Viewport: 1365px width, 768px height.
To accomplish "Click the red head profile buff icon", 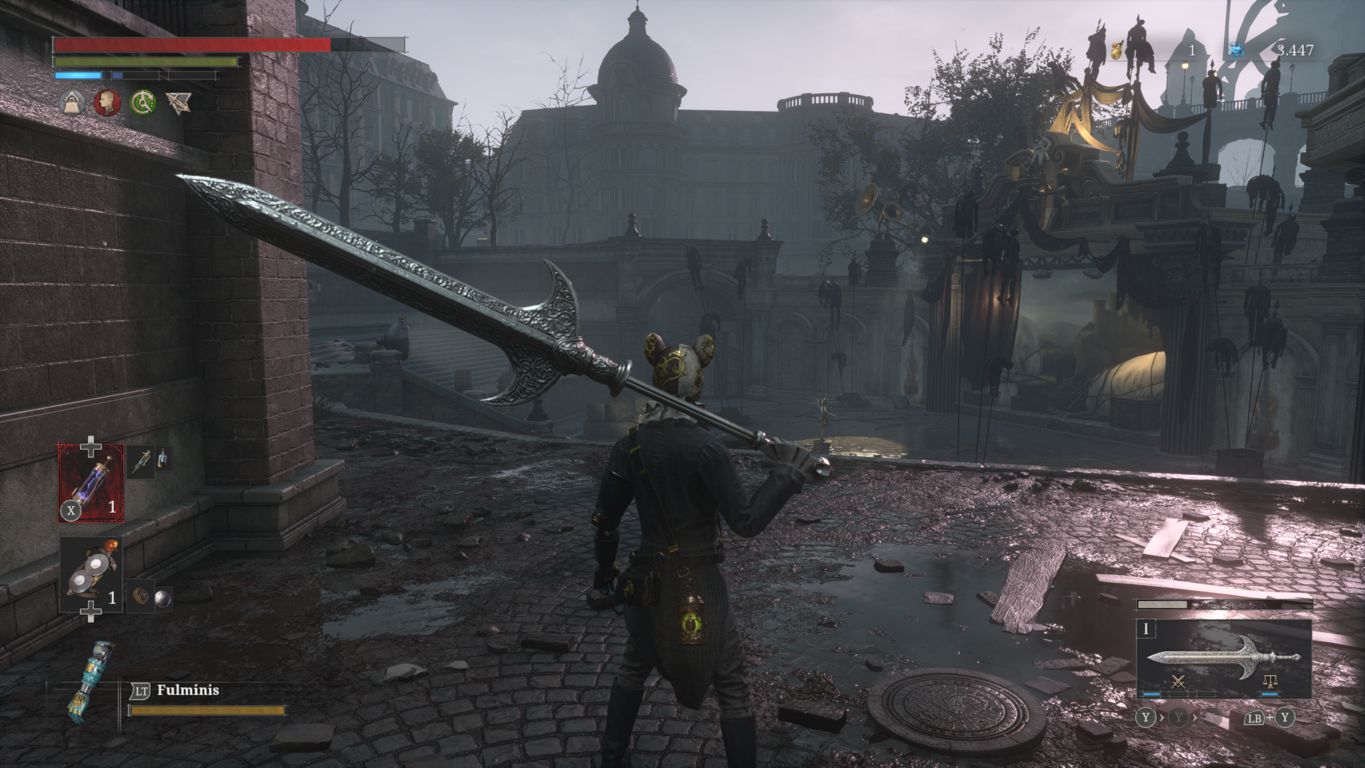I will (x=107, y=103).
